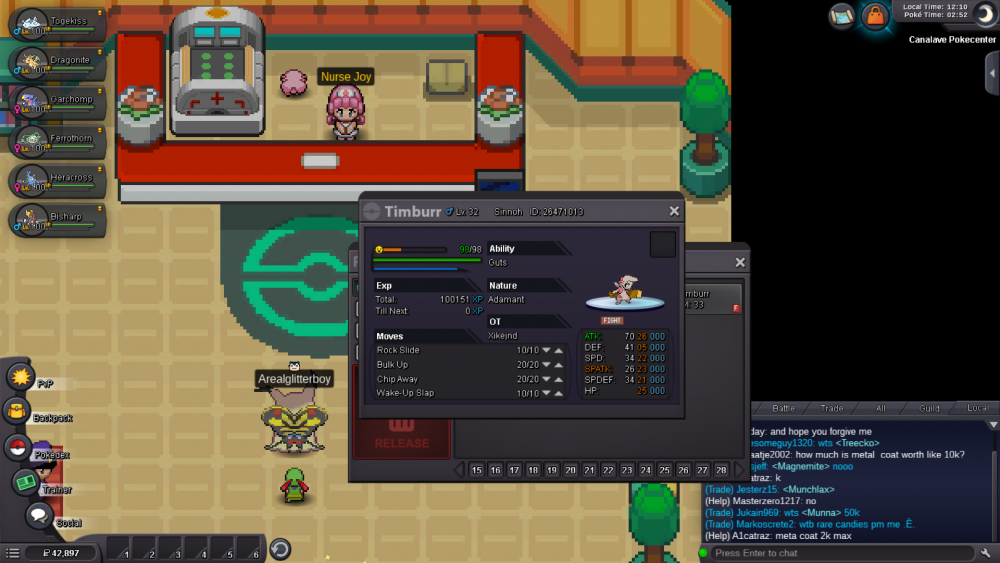Open the PvP menu
Screen dimensions: 1000x563
(20, 377)
